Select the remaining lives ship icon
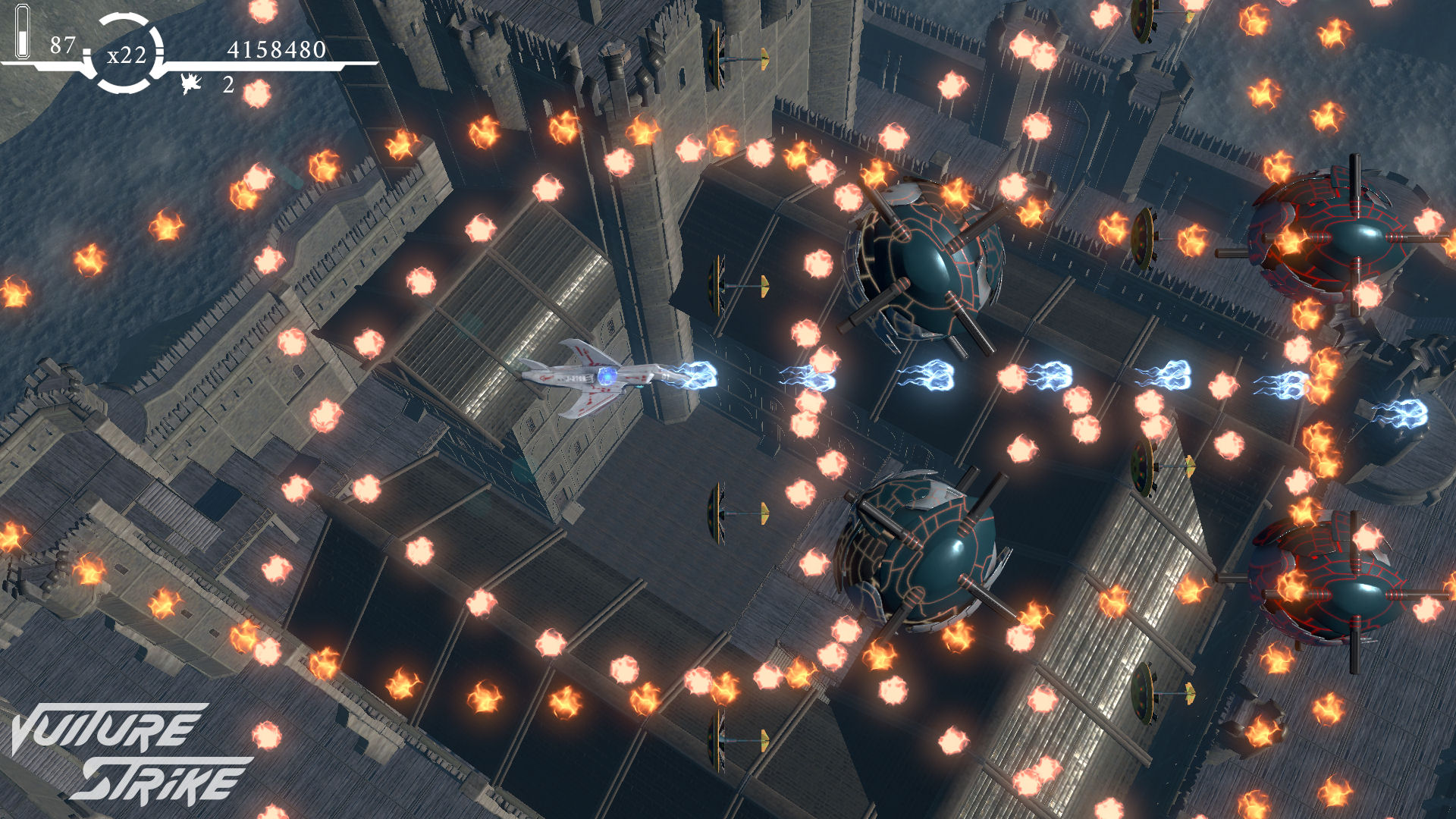1456x819 pixels. [191, 83]
